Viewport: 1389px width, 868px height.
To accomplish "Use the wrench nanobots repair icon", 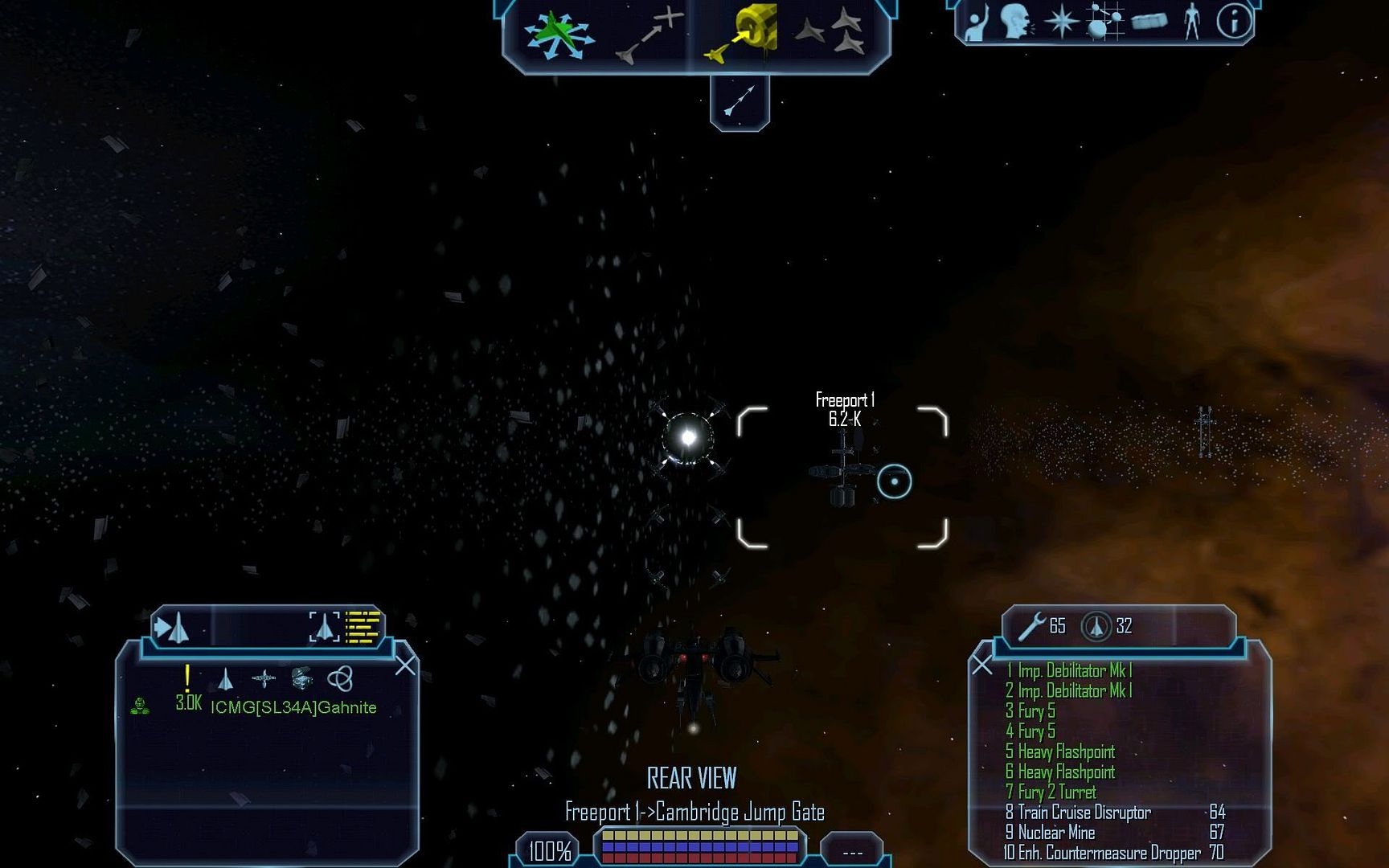I will (x=1031, y=626).
